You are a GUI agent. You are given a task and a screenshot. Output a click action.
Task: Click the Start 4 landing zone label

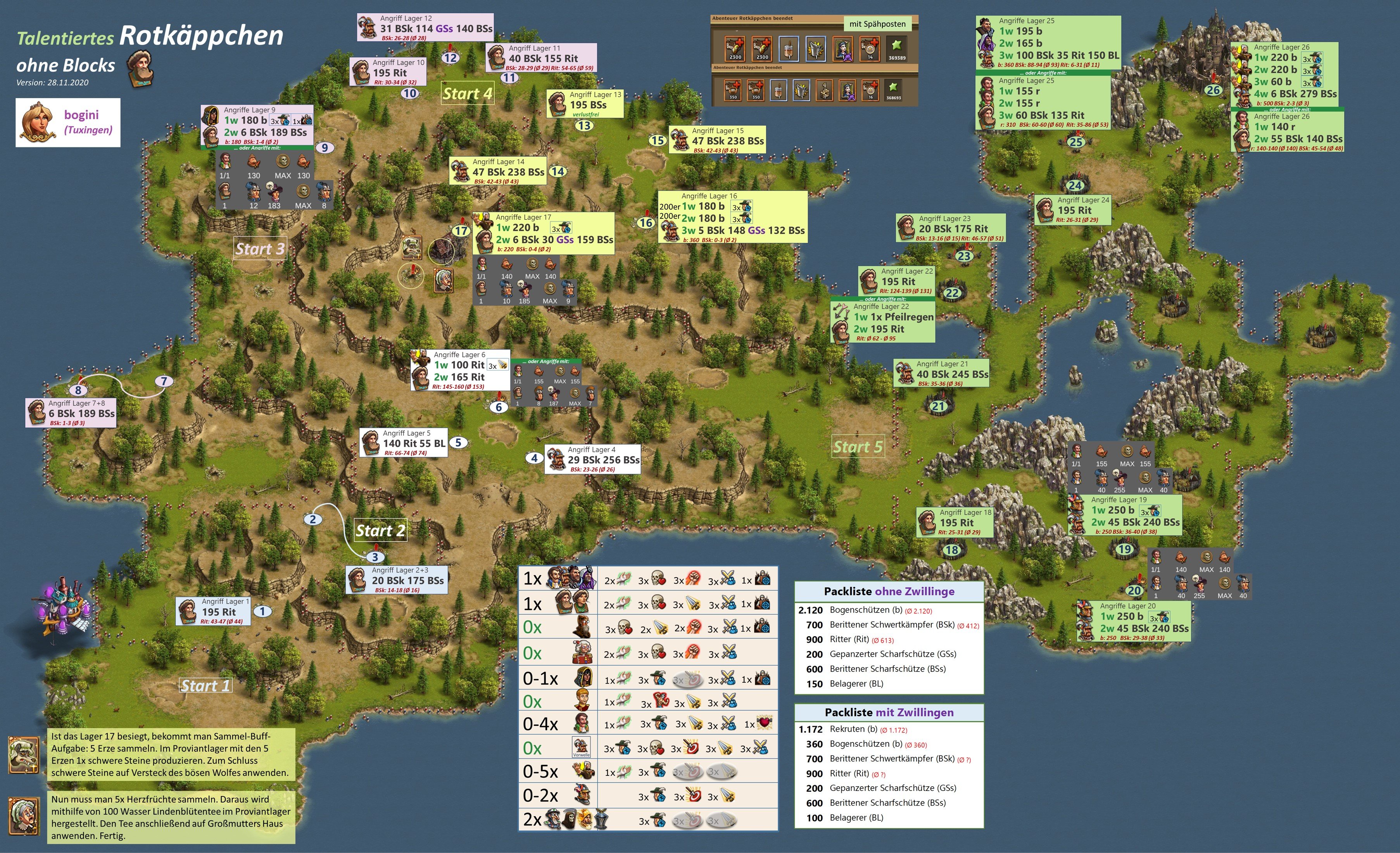pos(468,94)
